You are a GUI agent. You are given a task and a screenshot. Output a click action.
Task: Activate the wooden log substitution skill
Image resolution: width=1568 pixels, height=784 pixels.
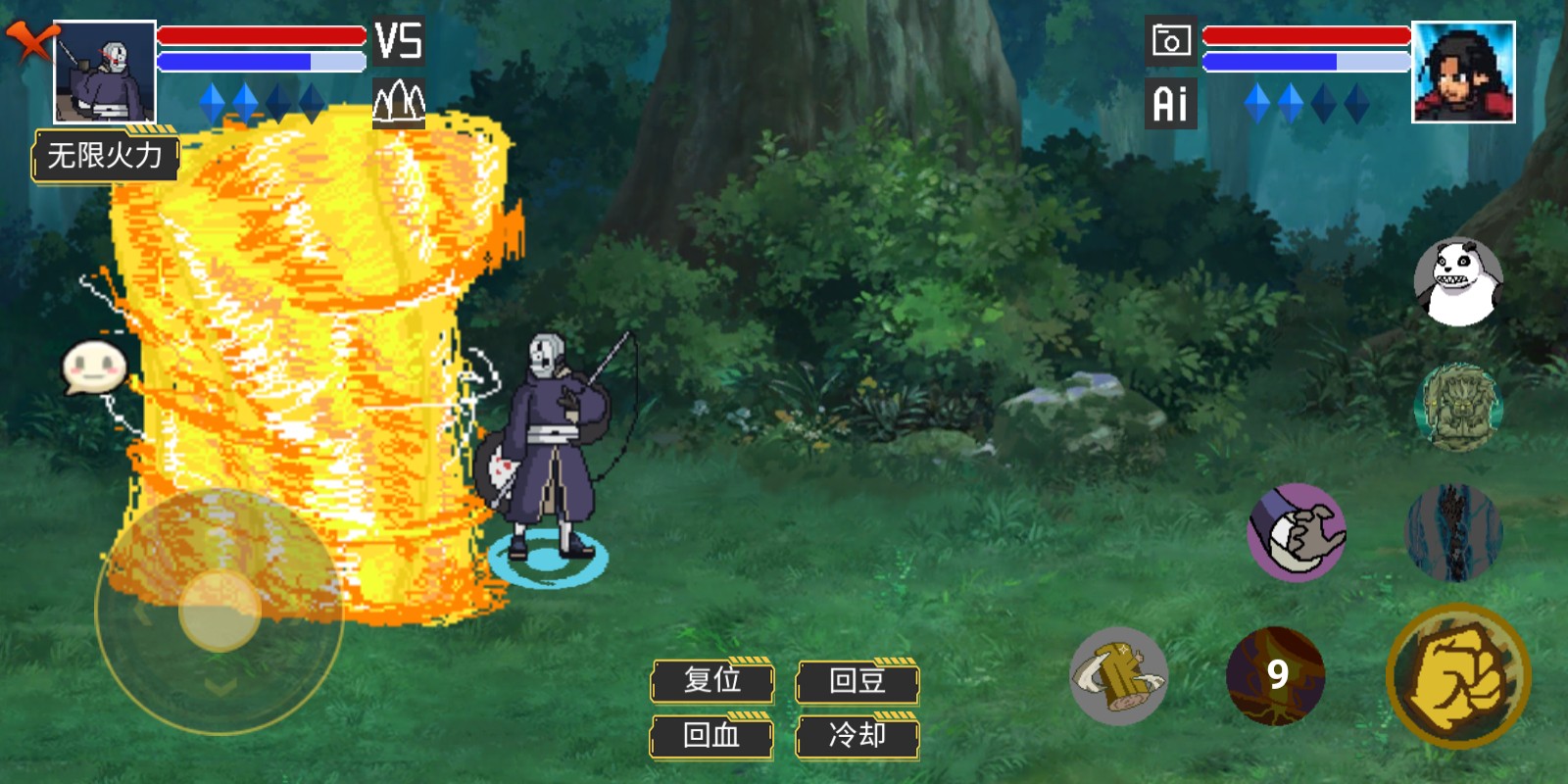[1118, 675]
